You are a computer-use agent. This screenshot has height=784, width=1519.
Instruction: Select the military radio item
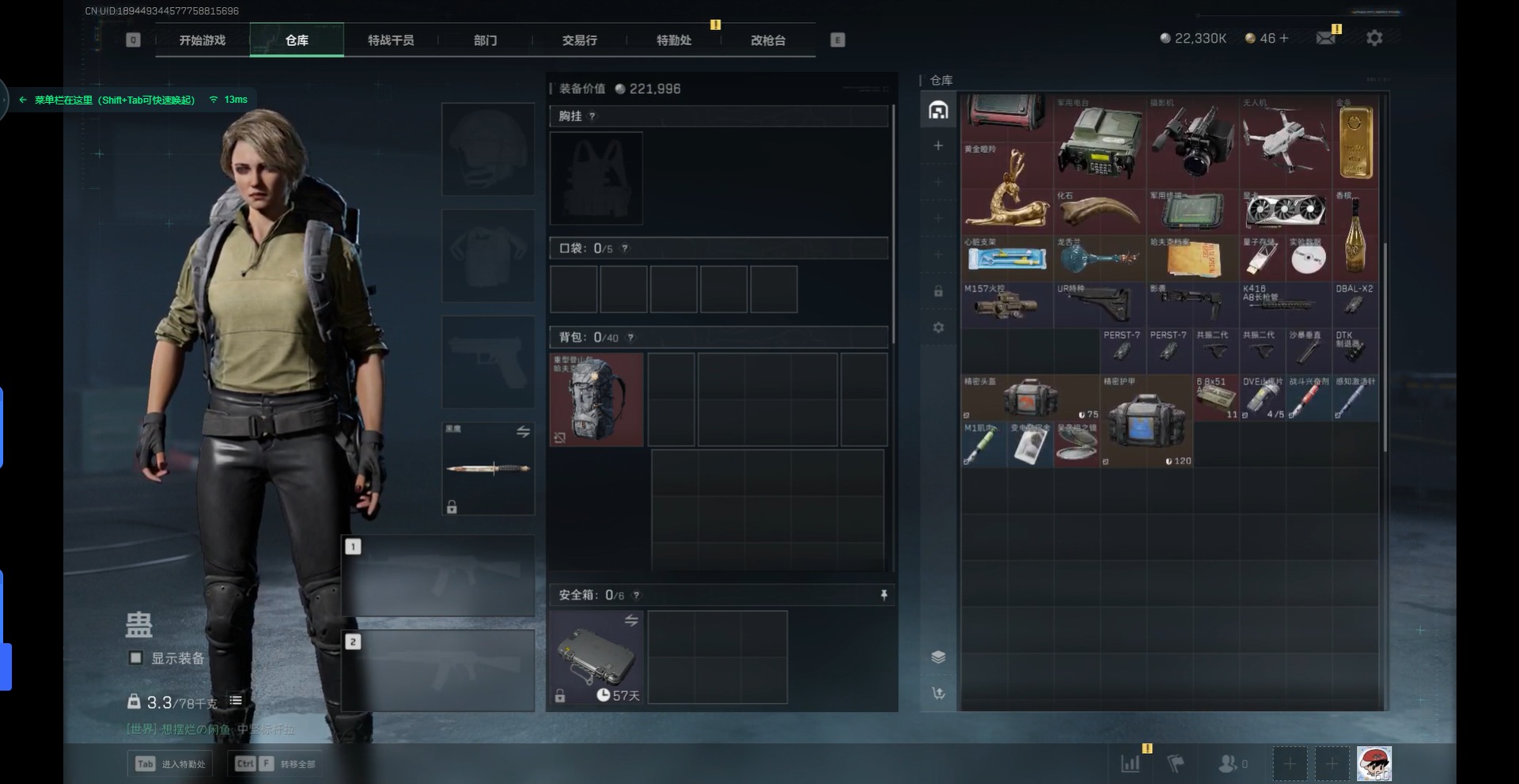(1100, 142)
